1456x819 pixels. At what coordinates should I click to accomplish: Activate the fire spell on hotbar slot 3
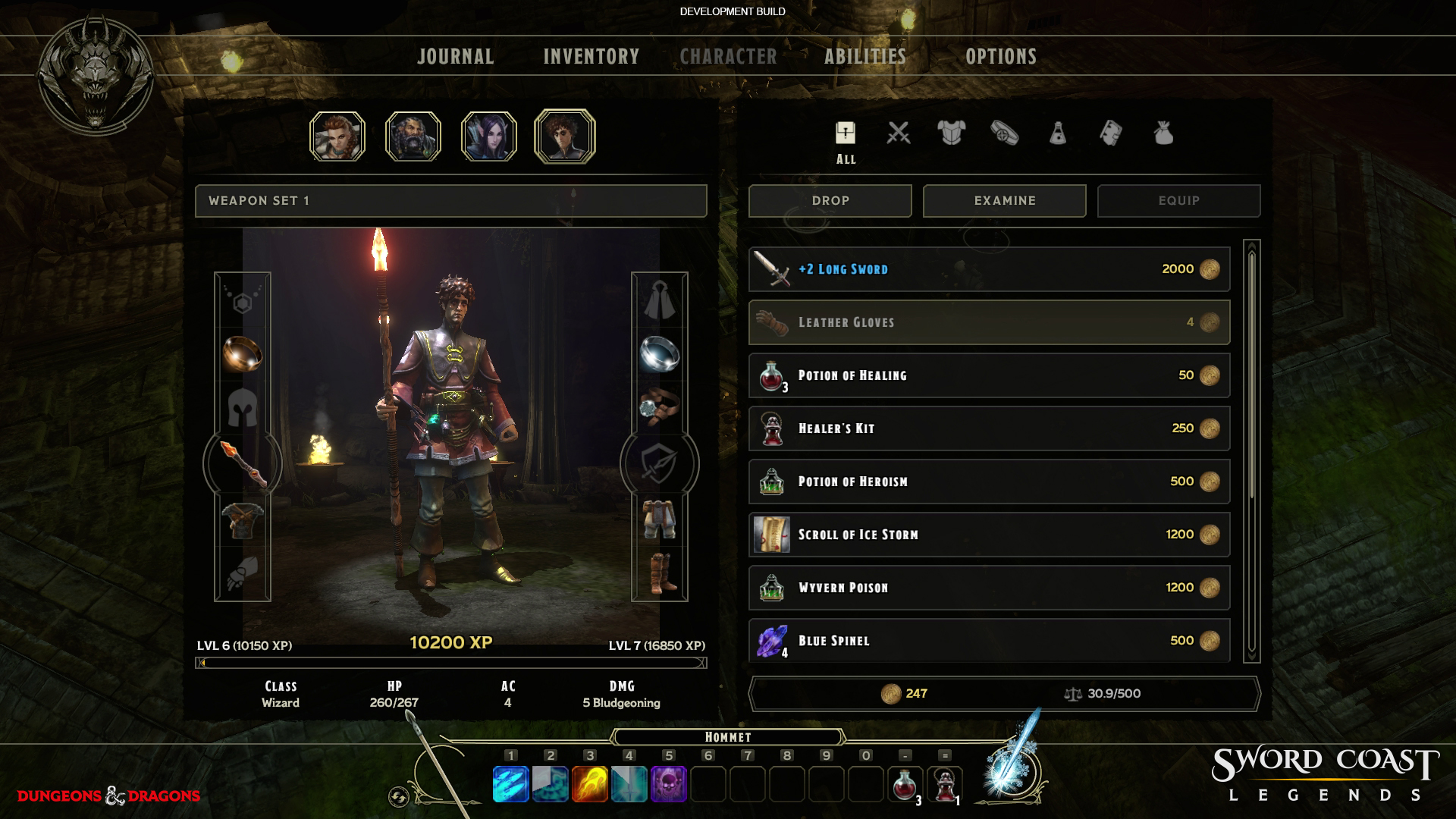coord(590,783)
